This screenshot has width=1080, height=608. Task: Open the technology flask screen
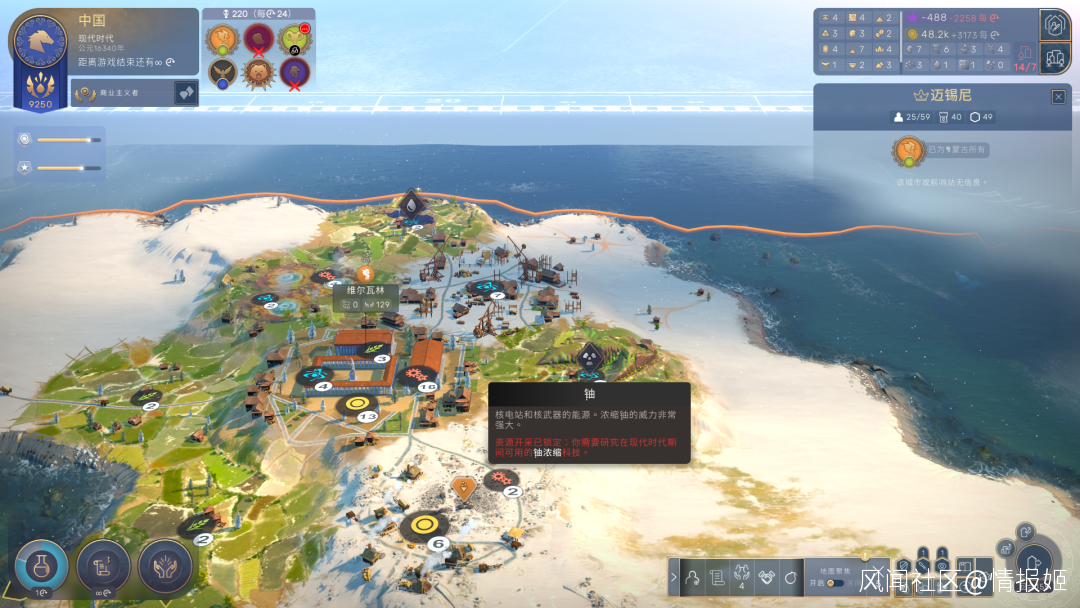[42, 565]
